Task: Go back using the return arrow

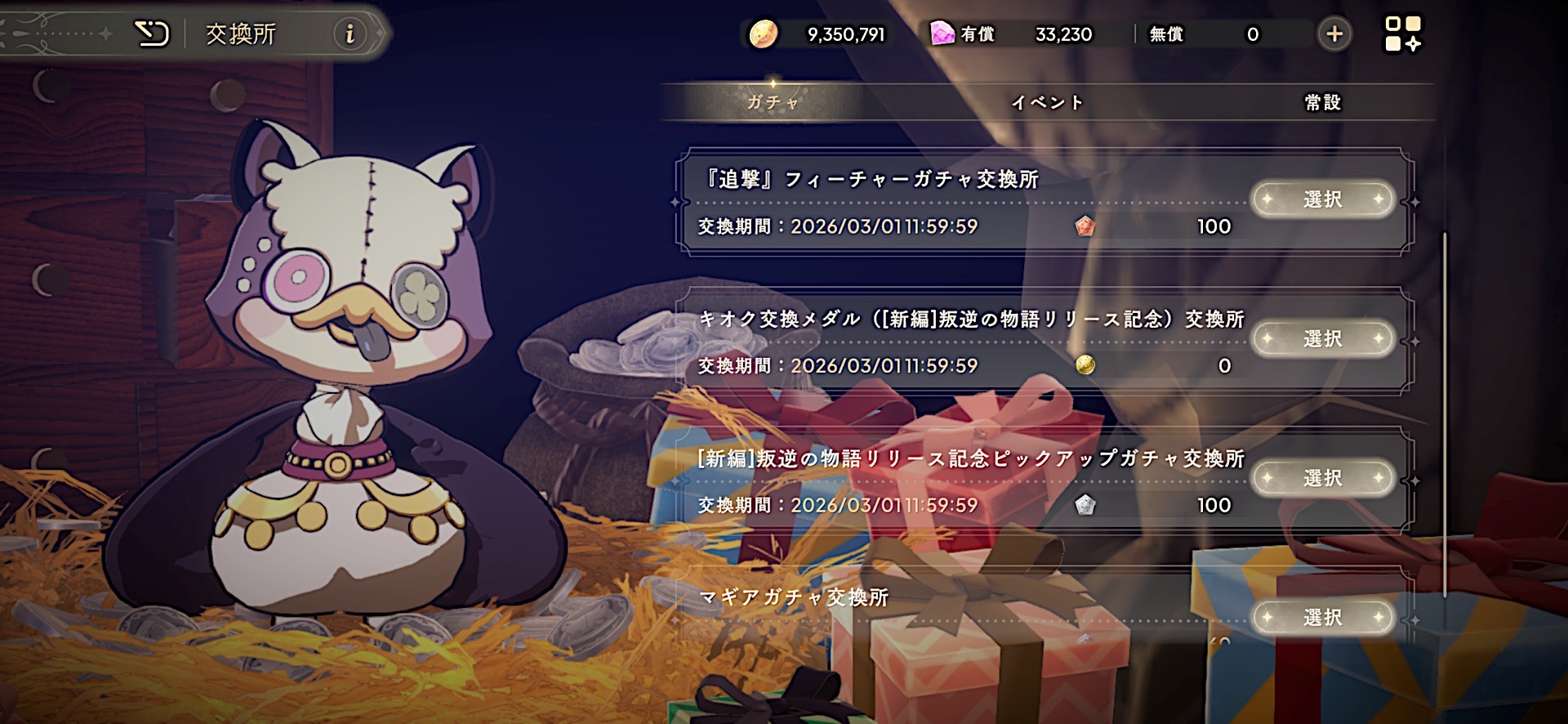Action: [151, 34]
